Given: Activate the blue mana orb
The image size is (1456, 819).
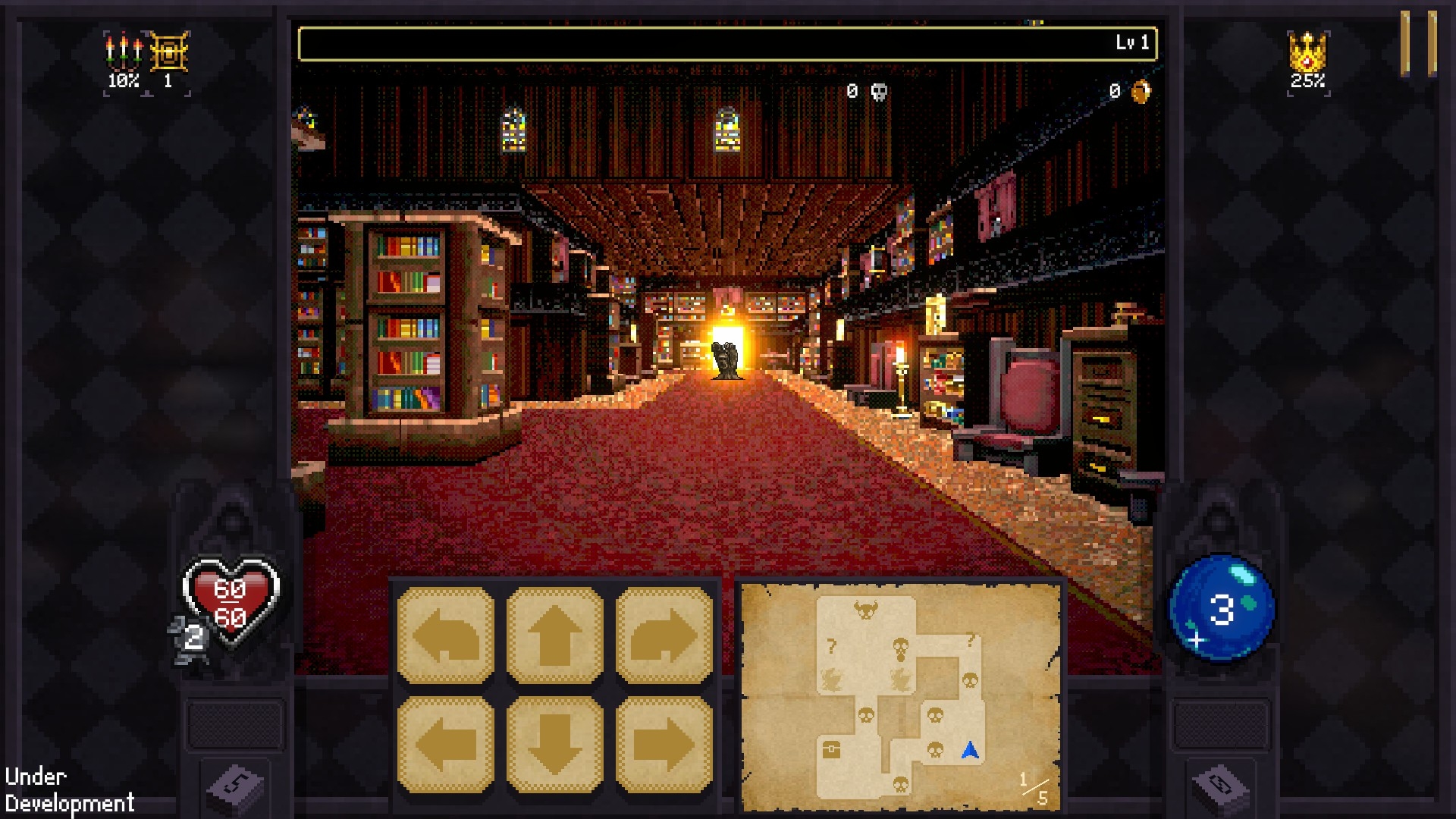Looking at the screenshot, I should coord(1221,608).
